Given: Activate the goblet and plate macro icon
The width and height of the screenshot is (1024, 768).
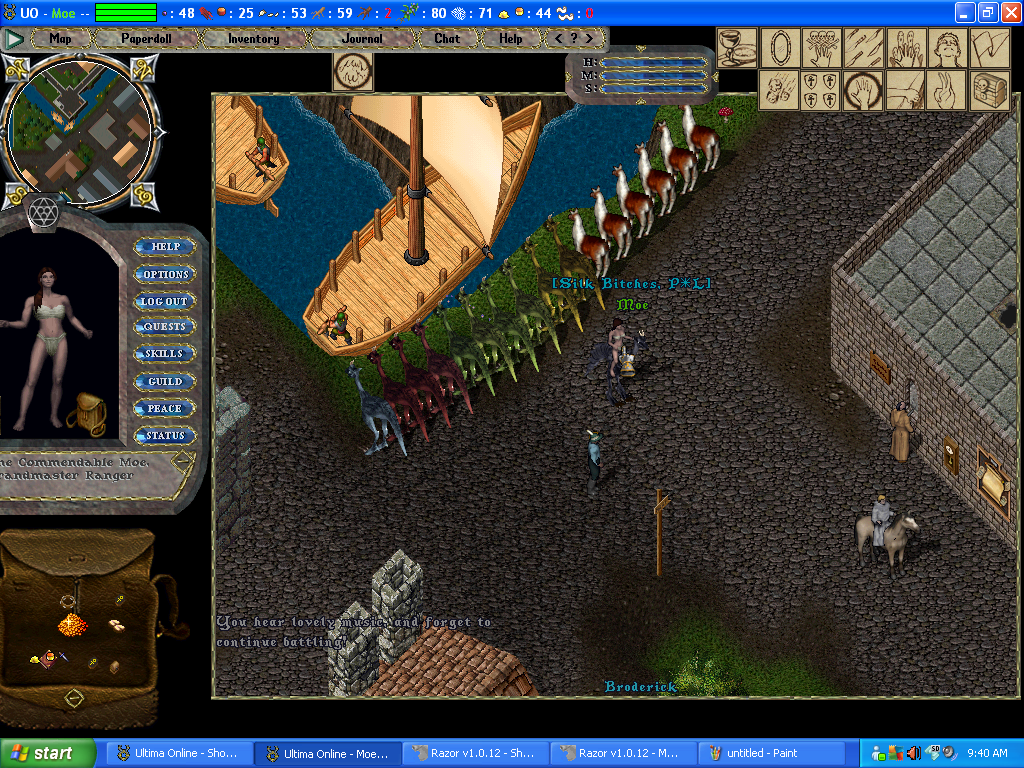Looking at the screenshot, I should (x=738, y=47).
